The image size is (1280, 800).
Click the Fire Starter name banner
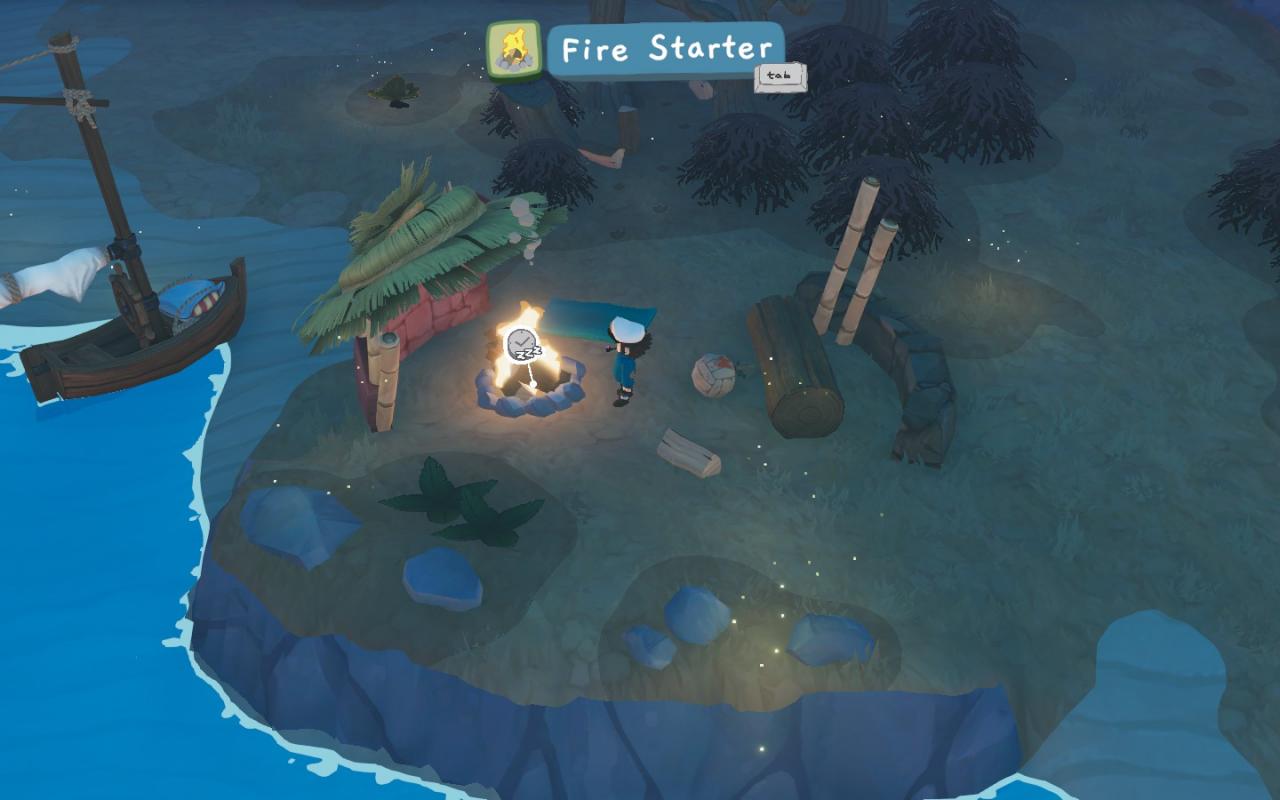(x=665, y=49)
